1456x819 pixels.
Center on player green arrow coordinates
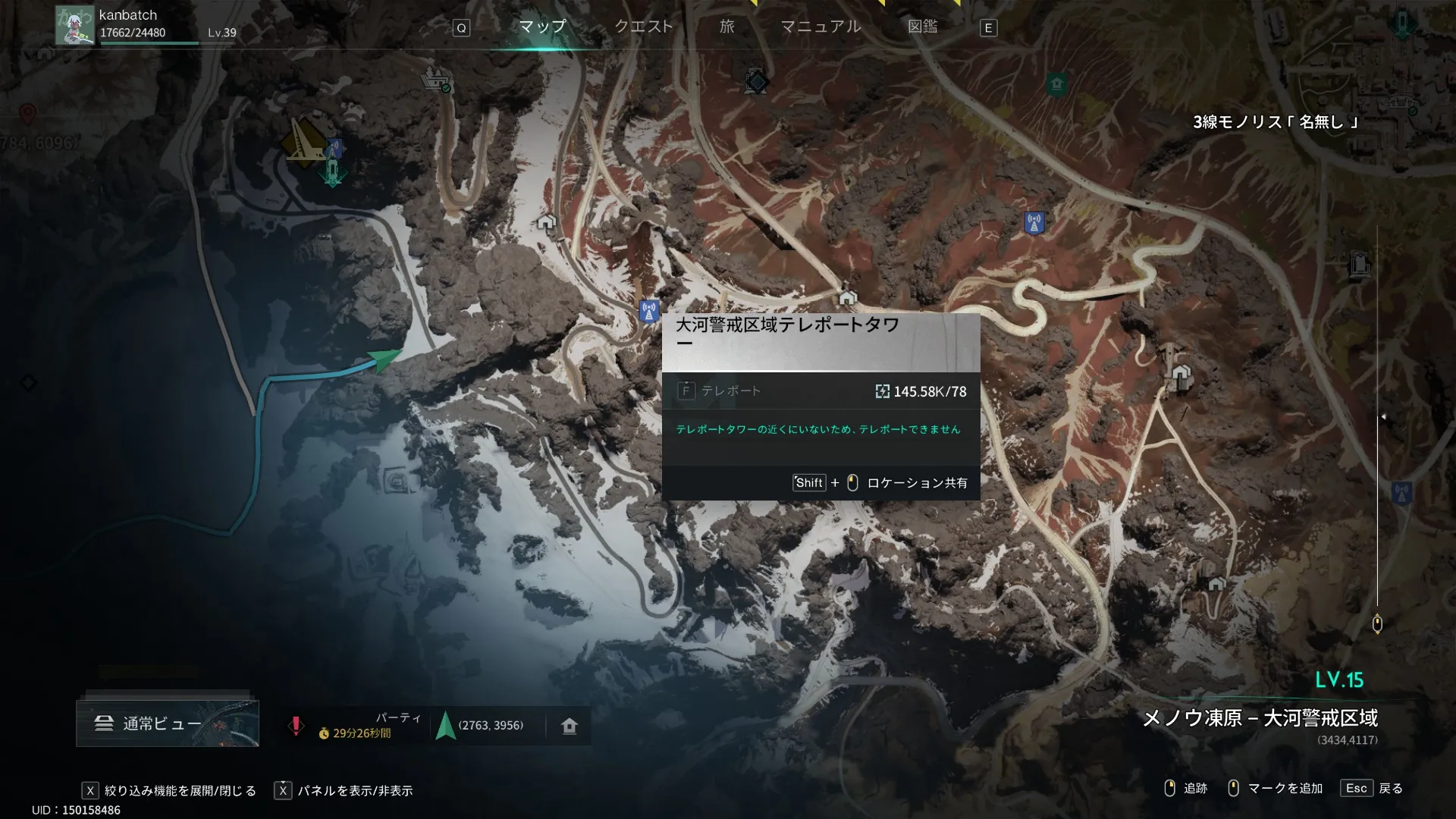(446, 726)
